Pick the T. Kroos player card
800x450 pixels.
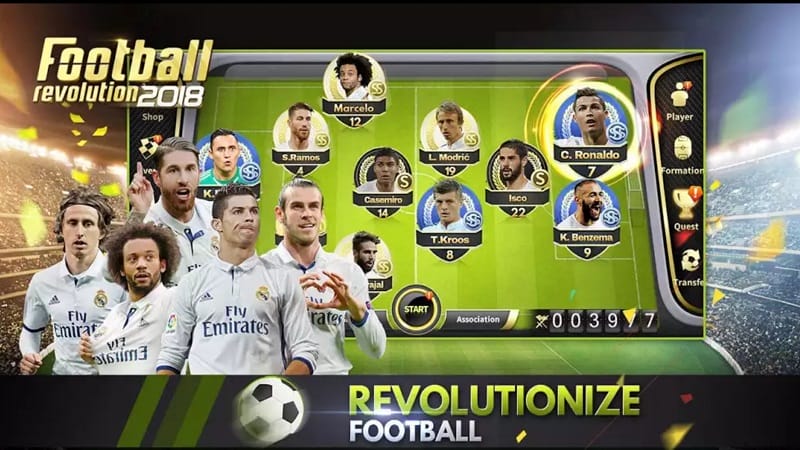[x=449, y=218]
